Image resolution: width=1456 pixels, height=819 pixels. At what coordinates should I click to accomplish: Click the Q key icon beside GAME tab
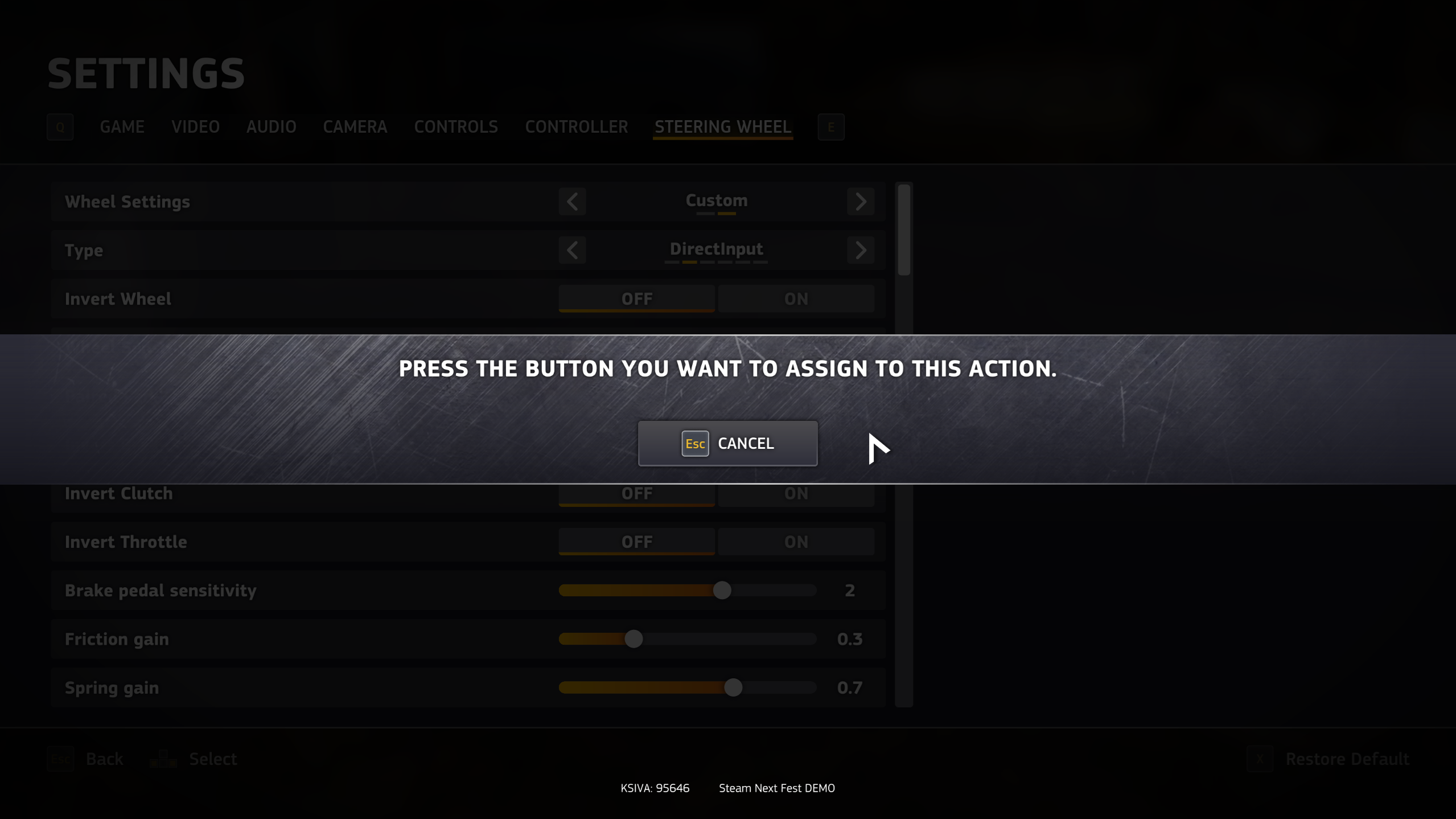click(60, 127)
